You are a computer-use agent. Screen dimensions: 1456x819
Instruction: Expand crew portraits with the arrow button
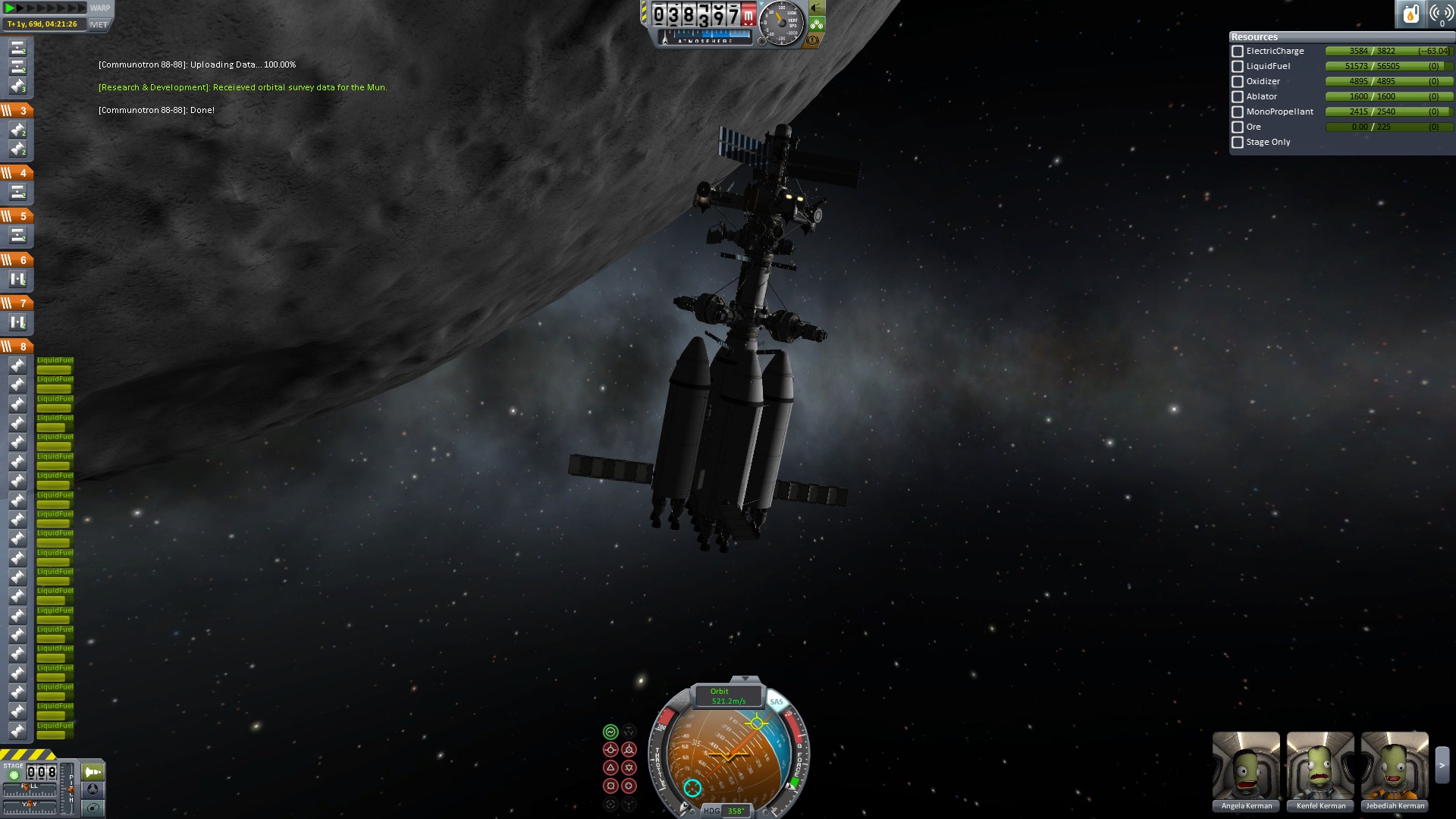click(1442, 766)
